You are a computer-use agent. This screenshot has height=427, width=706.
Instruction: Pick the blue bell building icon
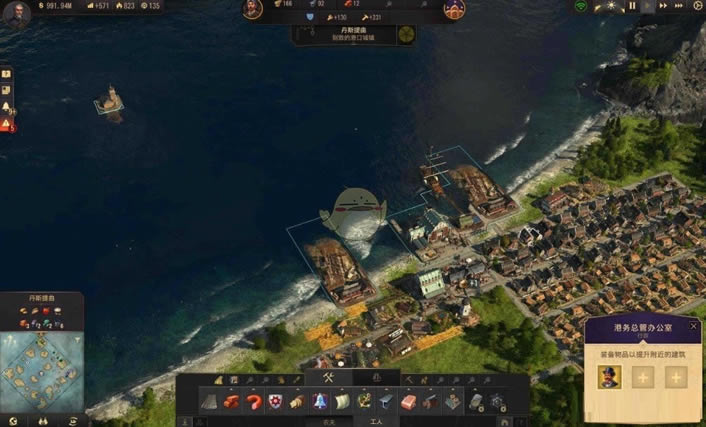click(320, 401)
